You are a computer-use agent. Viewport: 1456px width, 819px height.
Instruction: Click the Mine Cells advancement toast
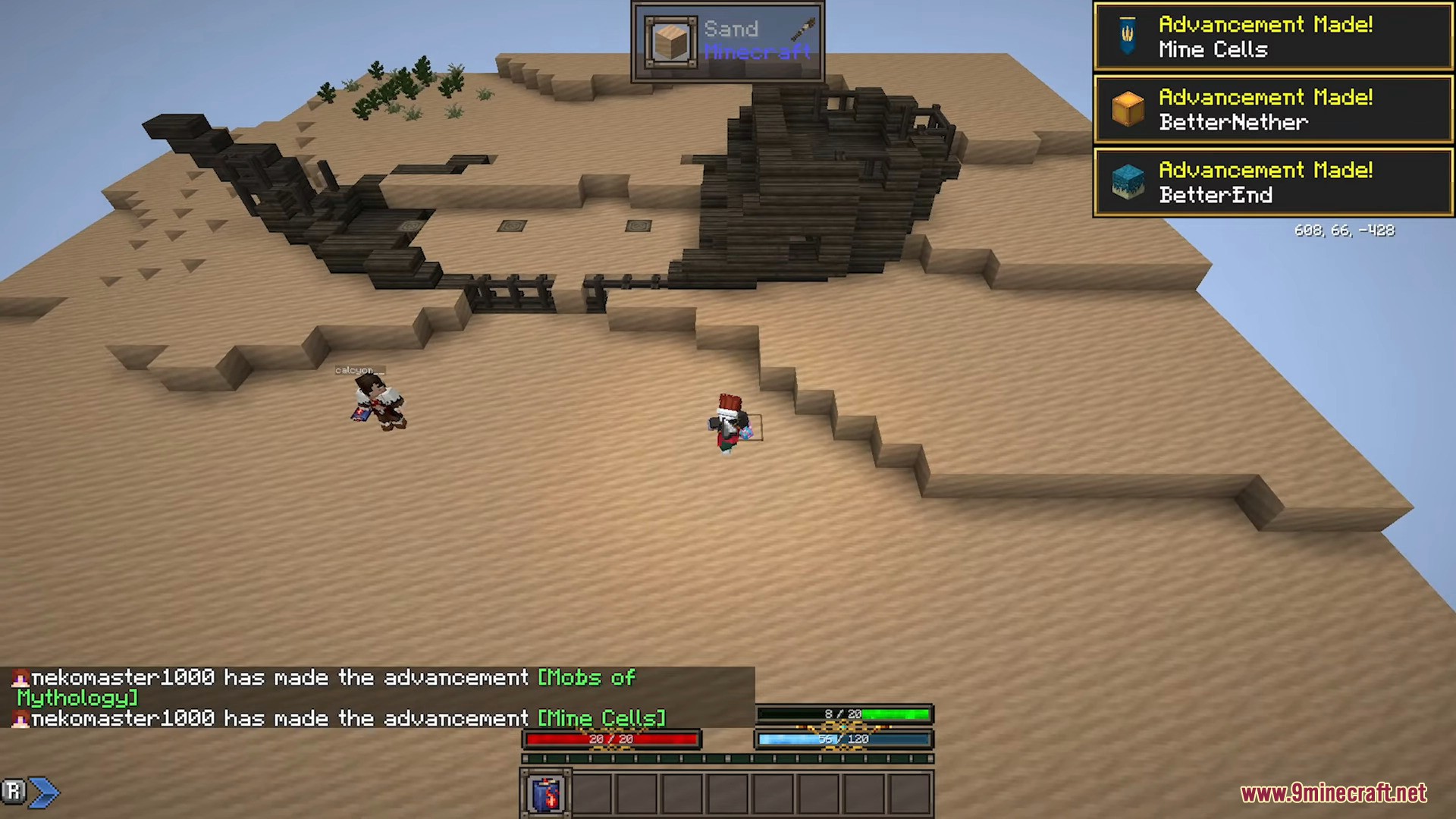1272,37
